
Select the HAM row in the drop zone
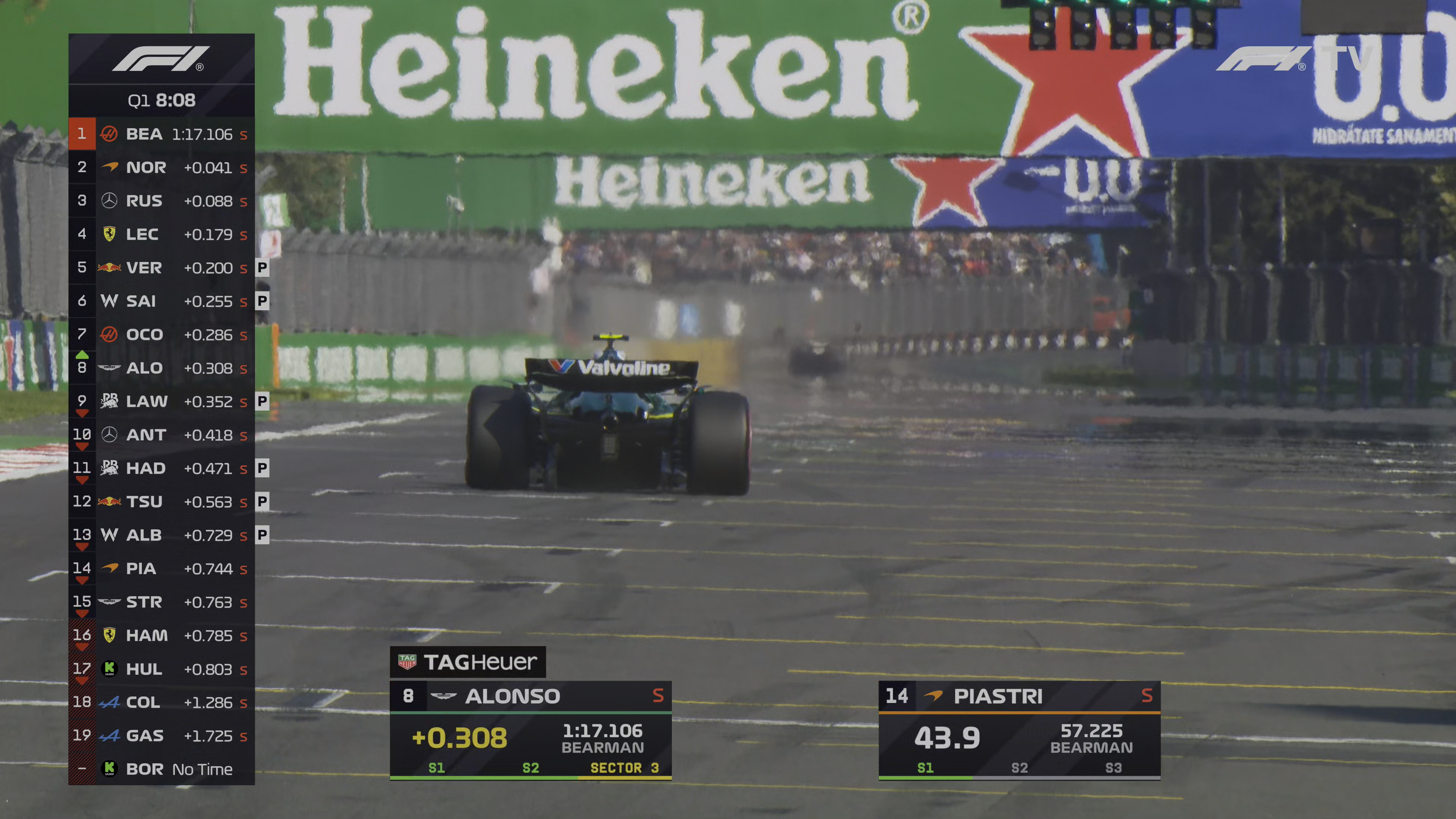tap(162, 635)
